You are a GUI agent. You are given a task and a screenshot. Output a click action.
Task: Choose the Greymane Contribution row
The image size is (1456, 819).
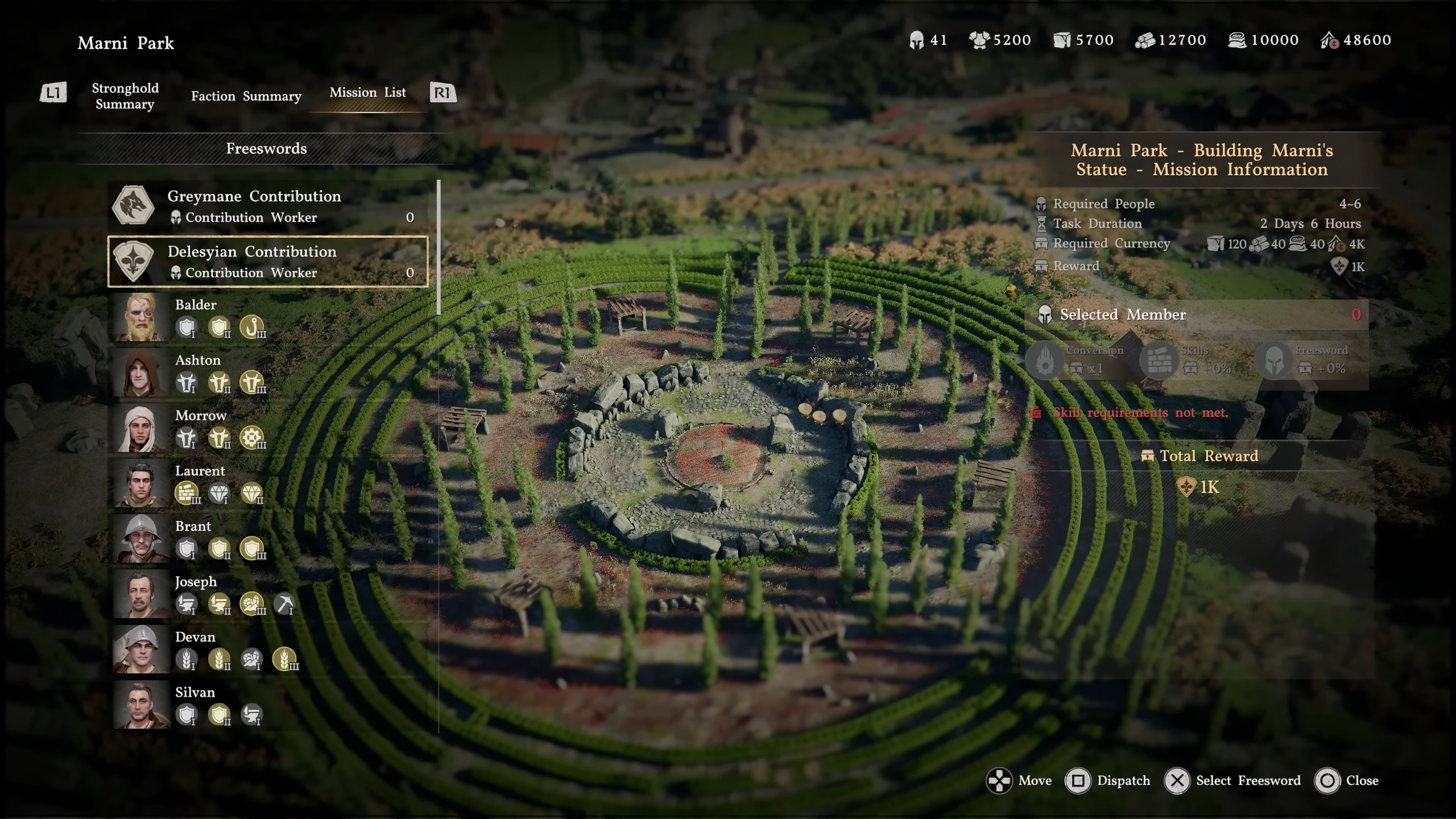click(x=267, y=206)
